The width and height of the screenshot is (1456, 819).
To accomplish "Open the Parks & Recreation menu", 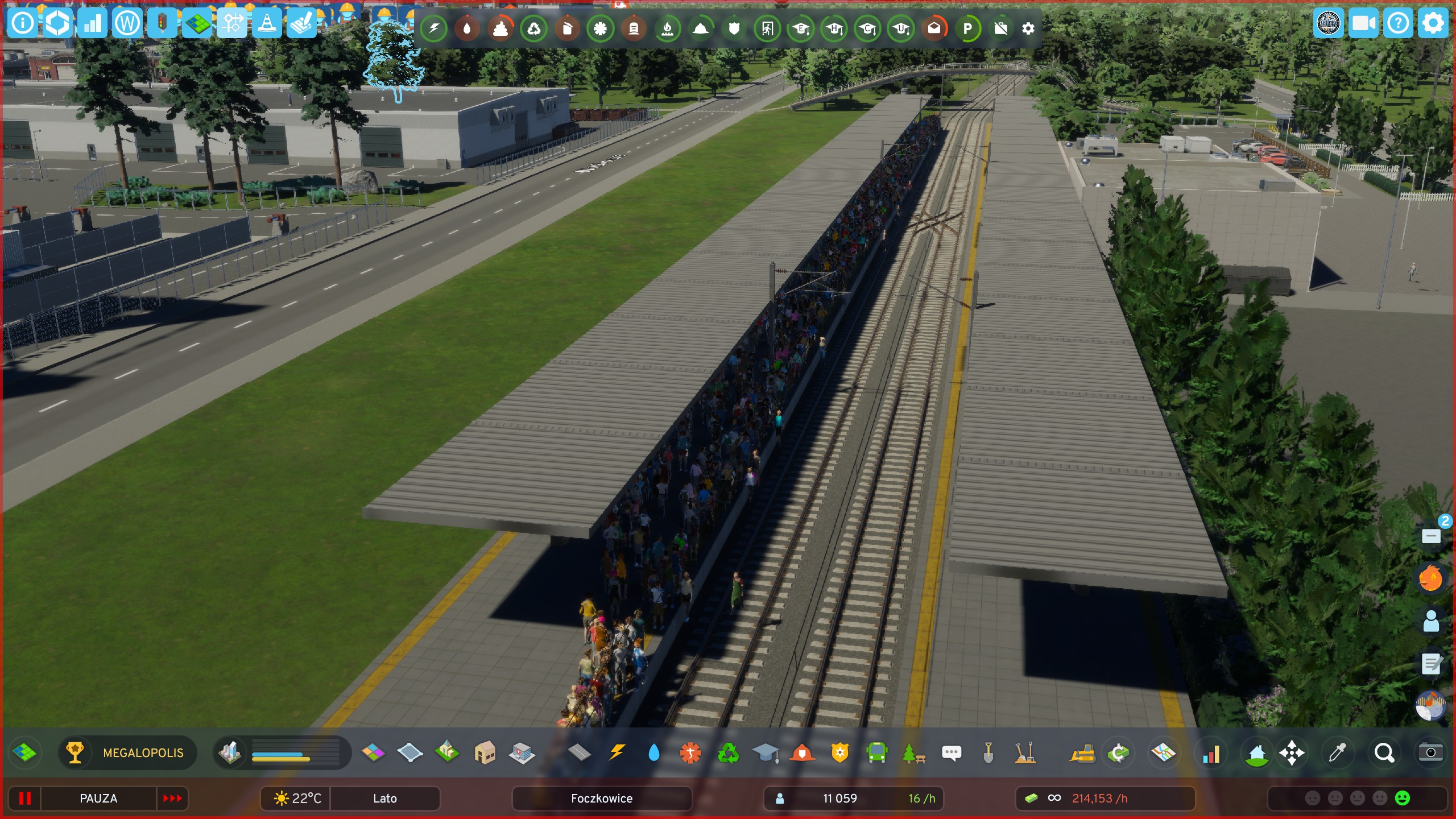I will pos(913,753).
